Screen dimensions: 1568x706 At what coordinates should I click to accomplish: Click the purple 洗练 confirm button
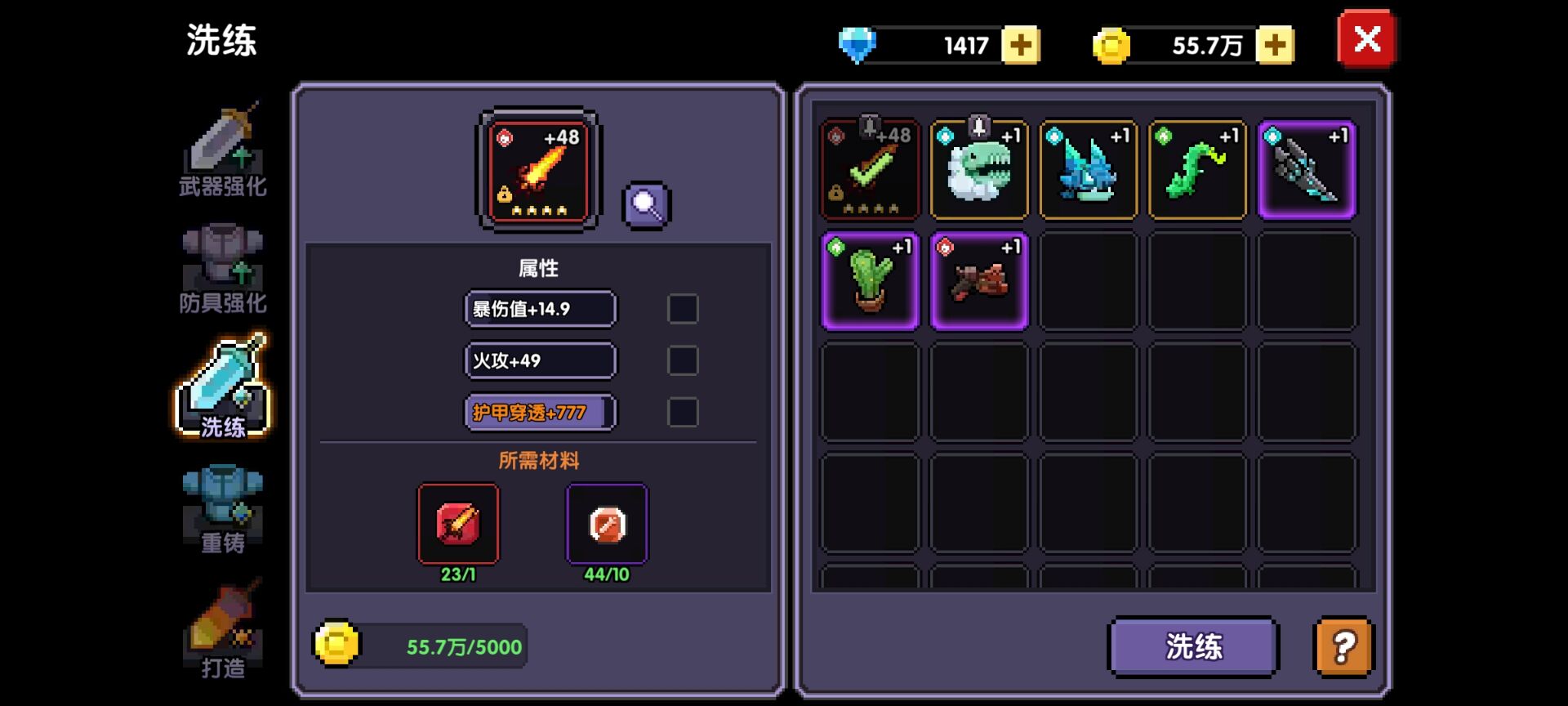[1192, 646]
